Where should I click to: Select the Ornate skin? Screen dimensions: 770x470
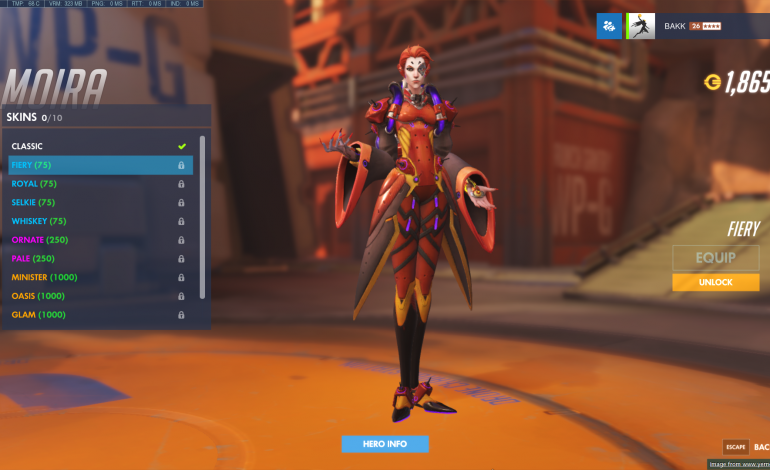(98, 240)
